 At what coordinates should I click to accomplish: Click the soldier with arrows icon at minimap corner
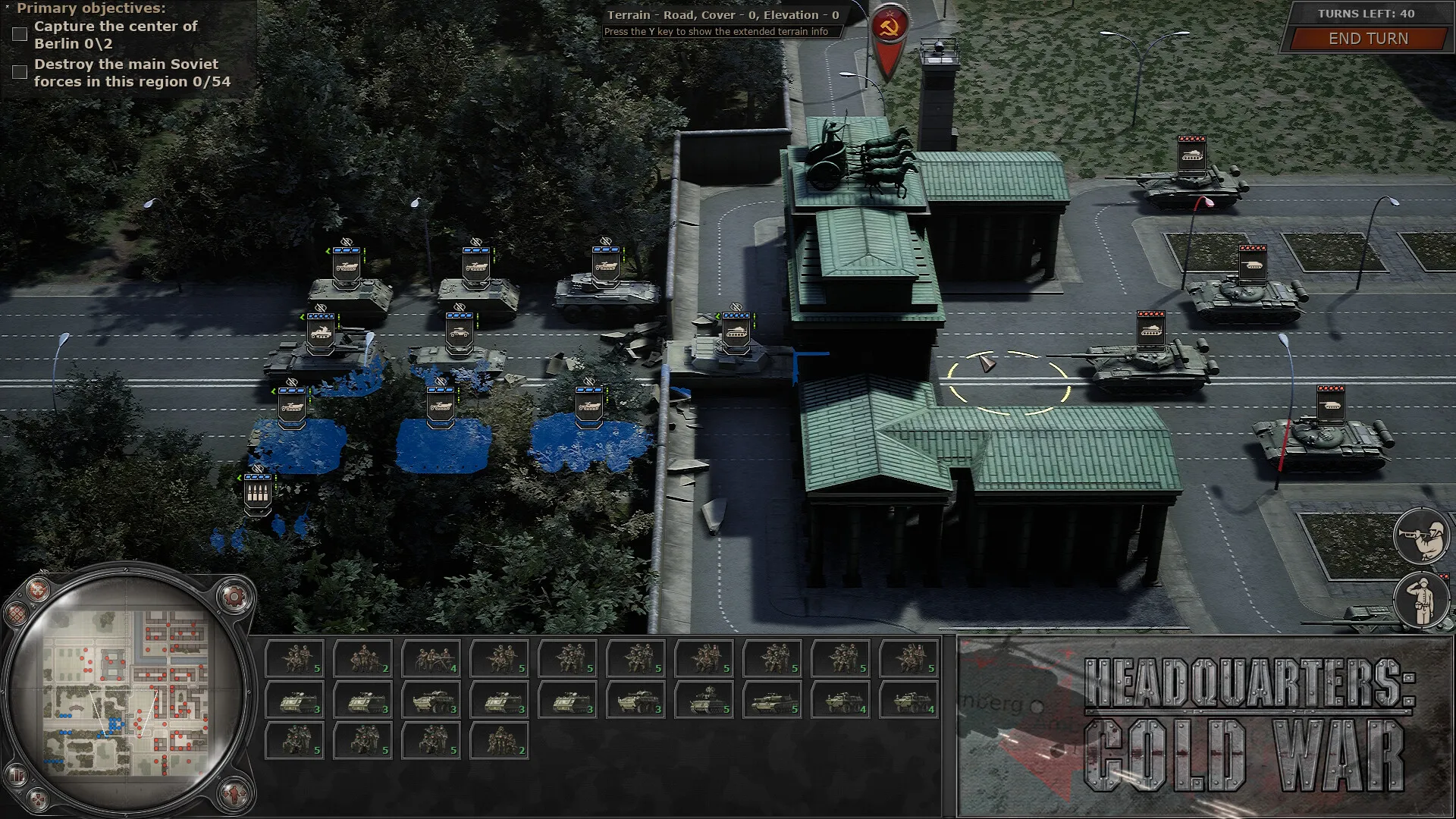234,795
